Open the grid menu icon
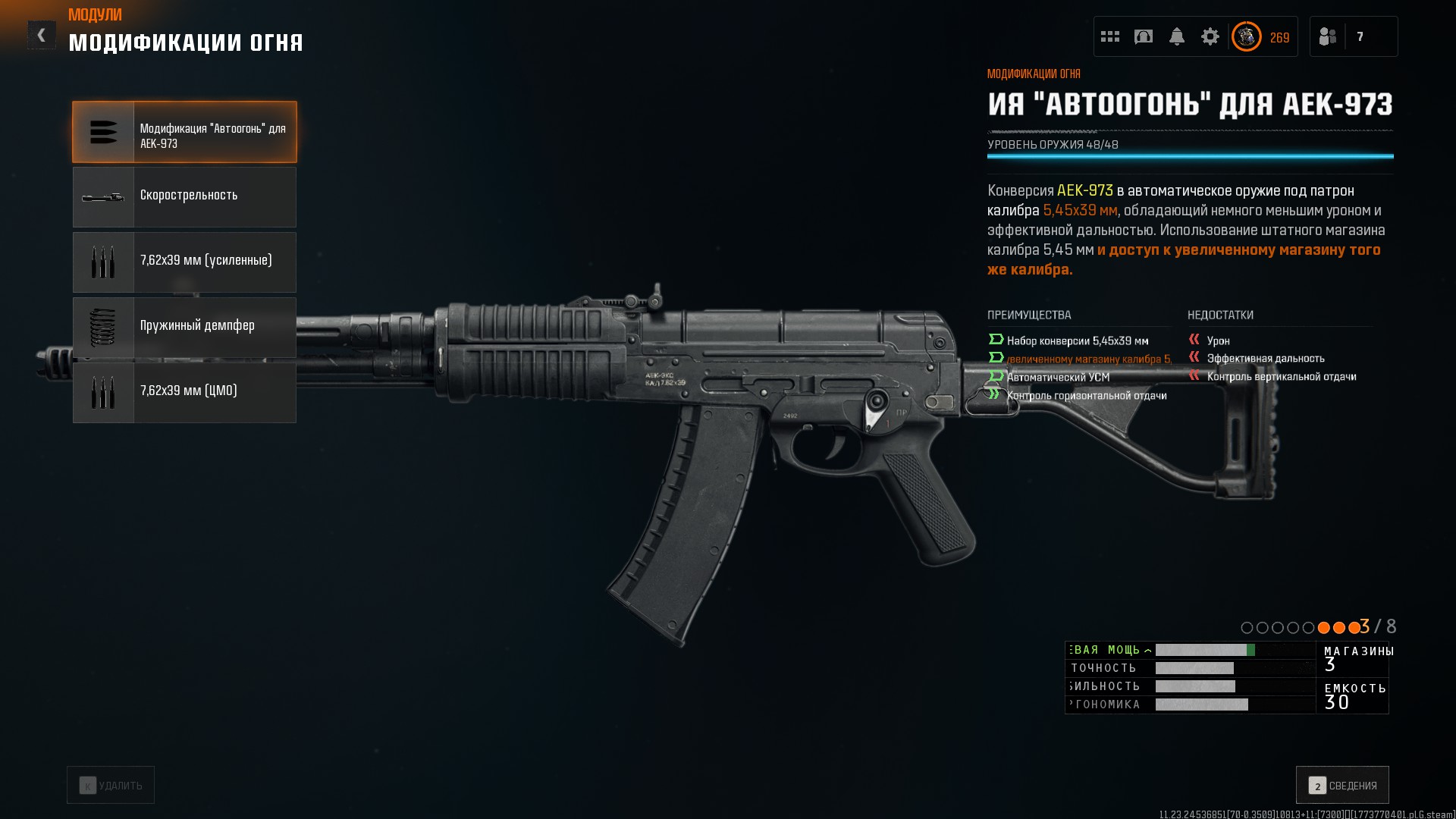The height and width of the screenshot is (819, 1456). pos(1110,36)
